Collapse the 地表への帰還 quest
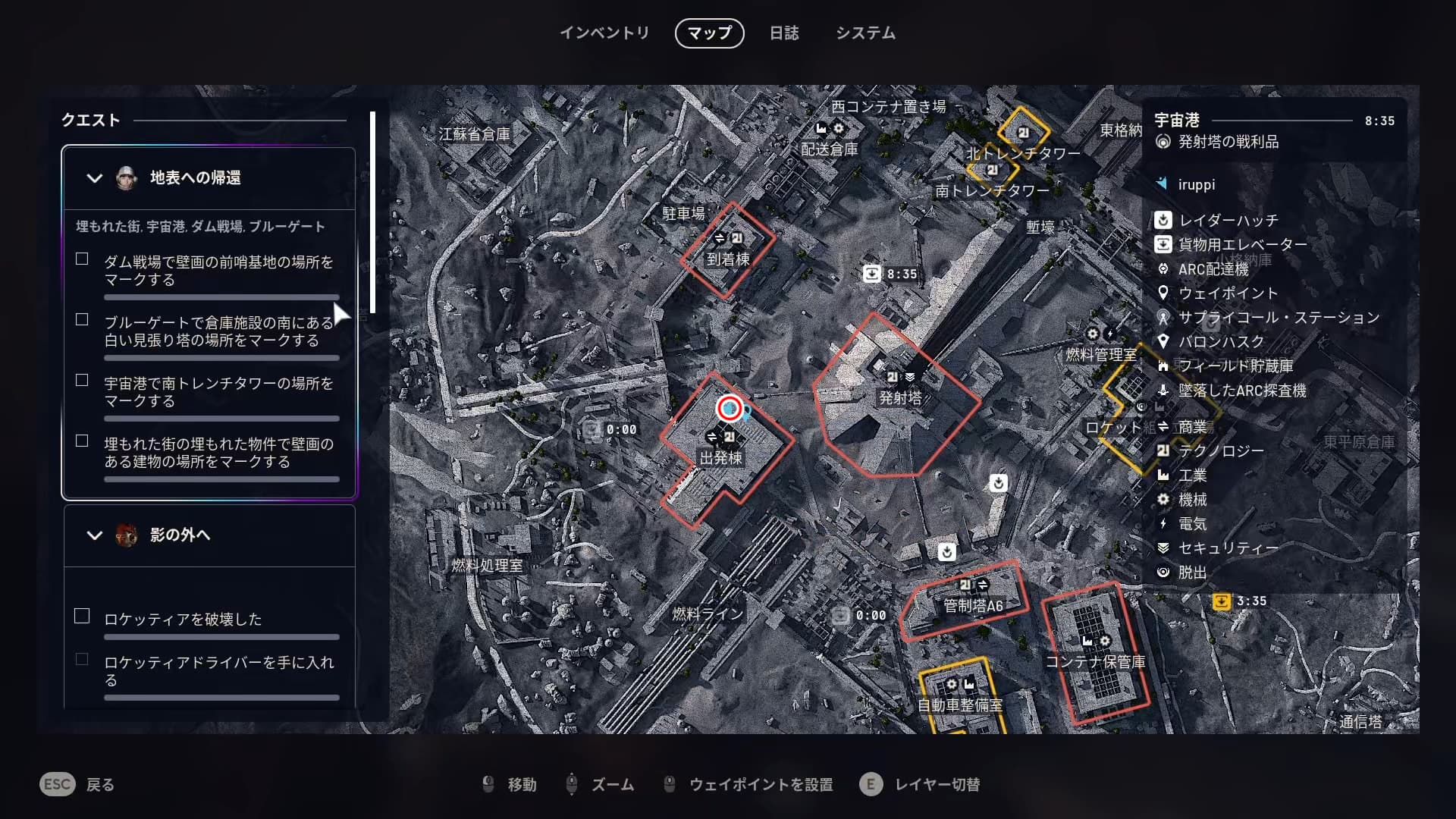This screenshot has height=819, width=1456. pos(95,178)
